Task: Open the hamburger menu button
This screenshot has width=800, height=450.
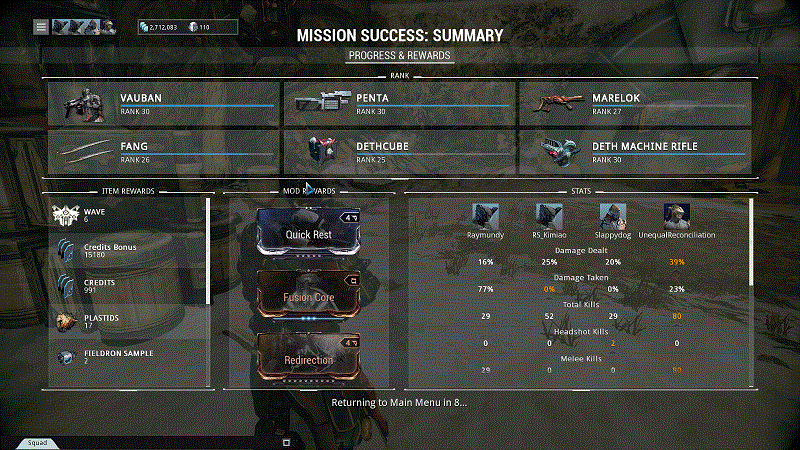Action: [x=41, y=26]
